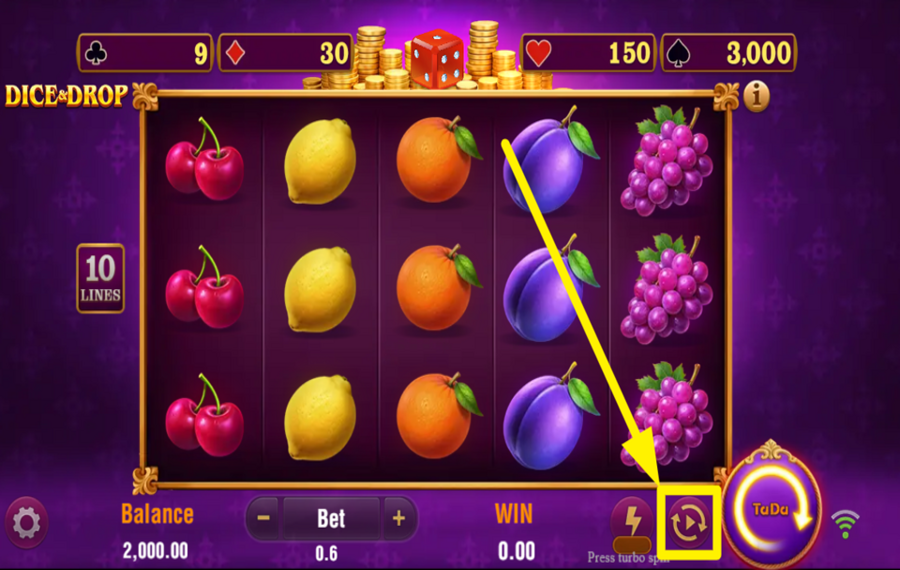Activate the autoplay spin button
This screenshot has width=900, height=570.
(x=690, y=521)
